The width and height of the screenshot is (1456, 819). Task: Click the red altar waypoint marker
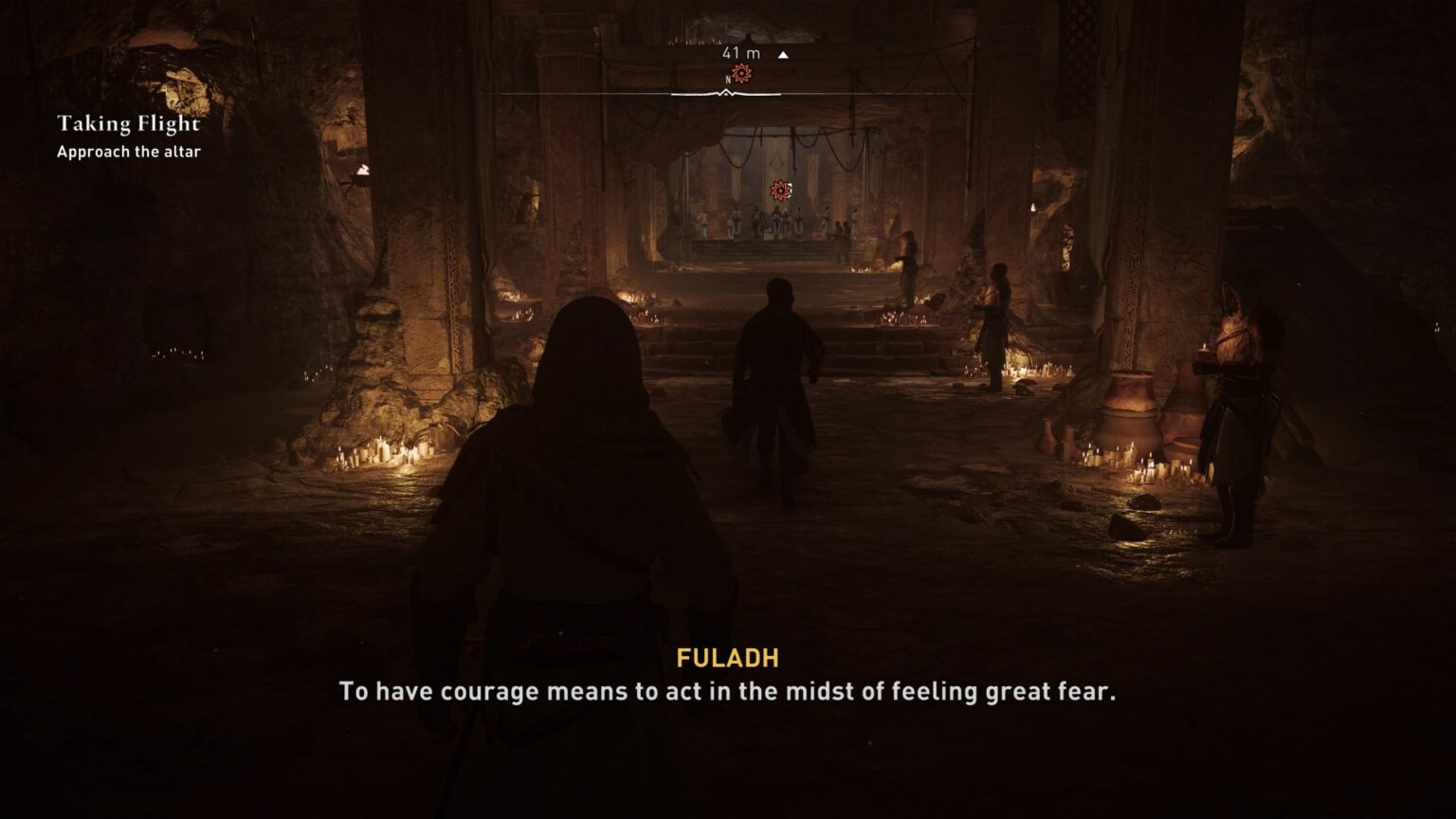pyautogui.click(x=780, y=191)
